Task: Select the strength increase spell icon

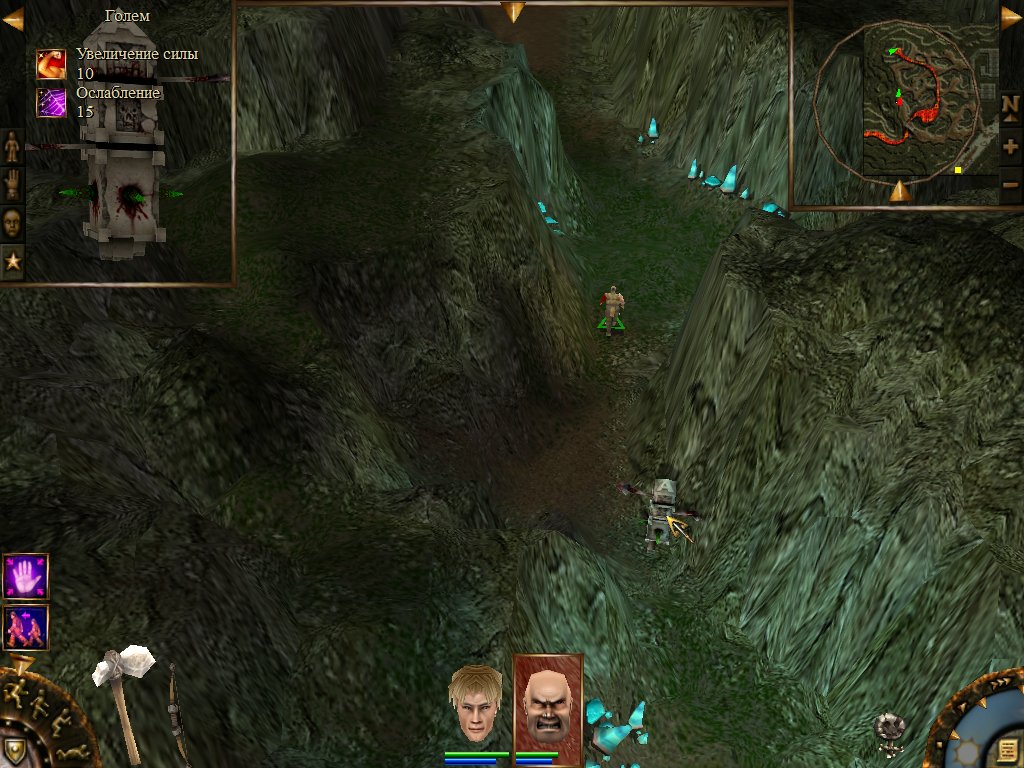Action: pyautogui.click(x=51, y=64)
